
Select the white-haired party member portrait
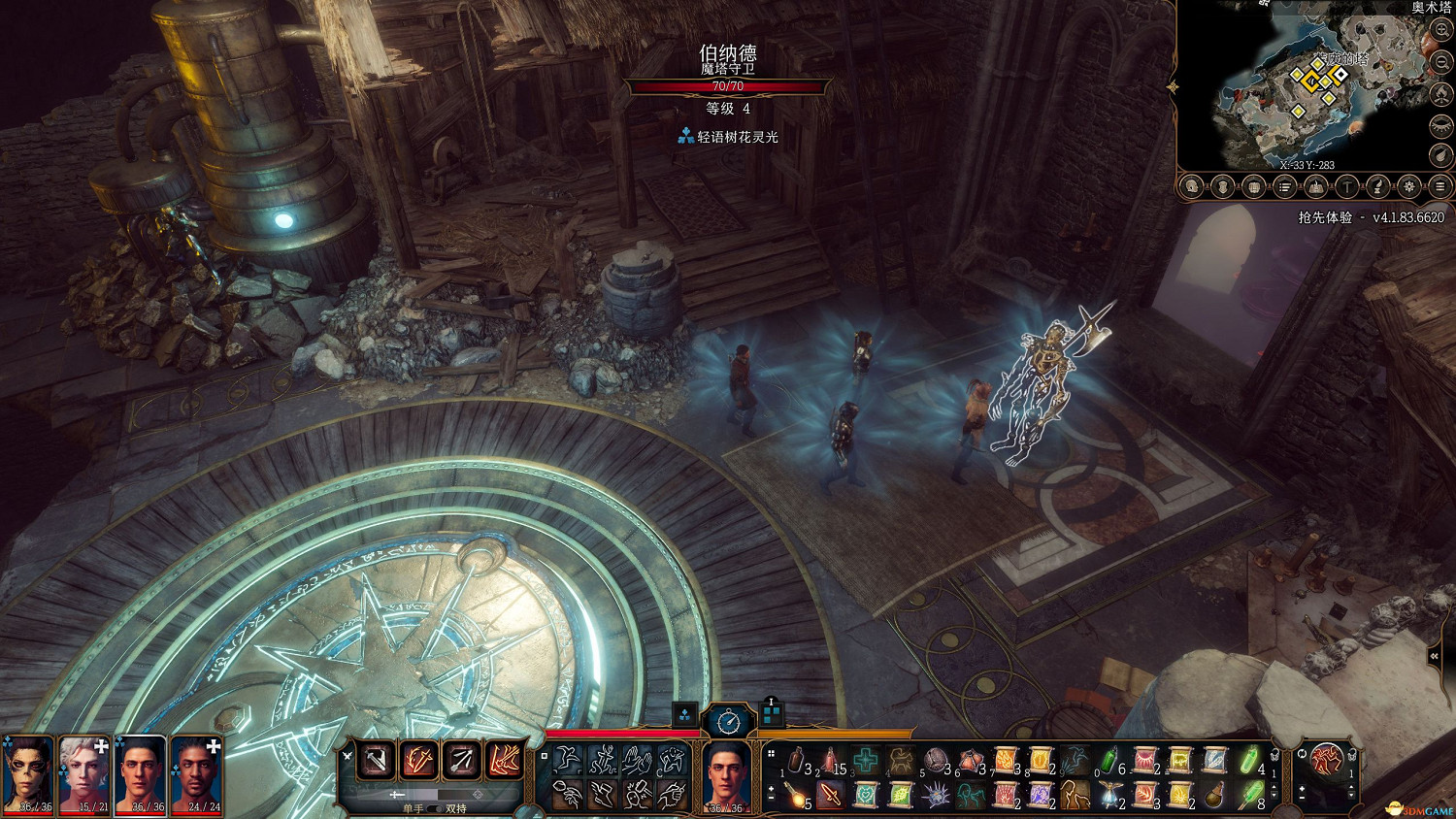click(84, 773)
